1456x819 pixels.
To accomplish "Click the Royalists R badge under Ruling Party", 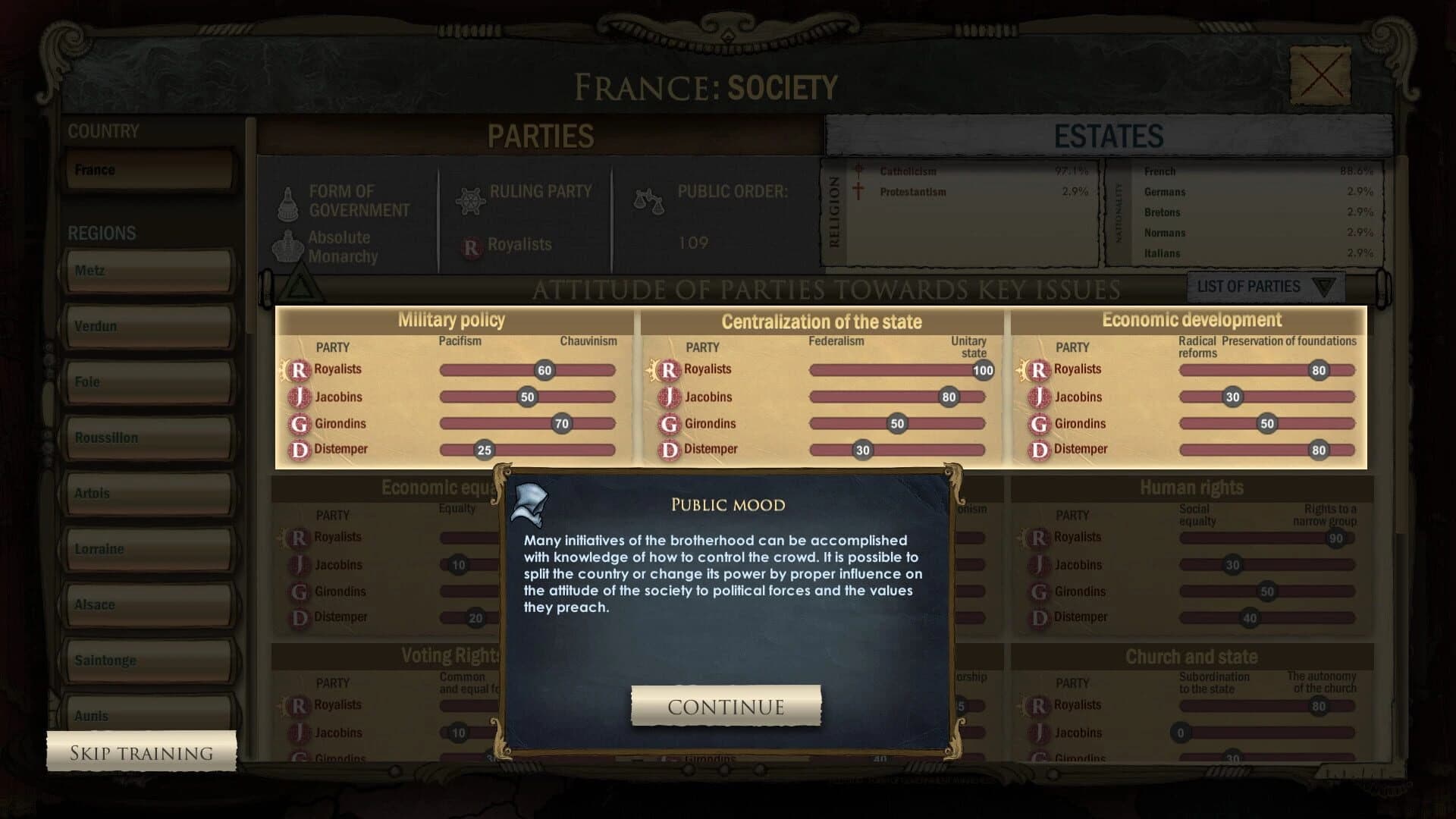I will tap(472, 245).
